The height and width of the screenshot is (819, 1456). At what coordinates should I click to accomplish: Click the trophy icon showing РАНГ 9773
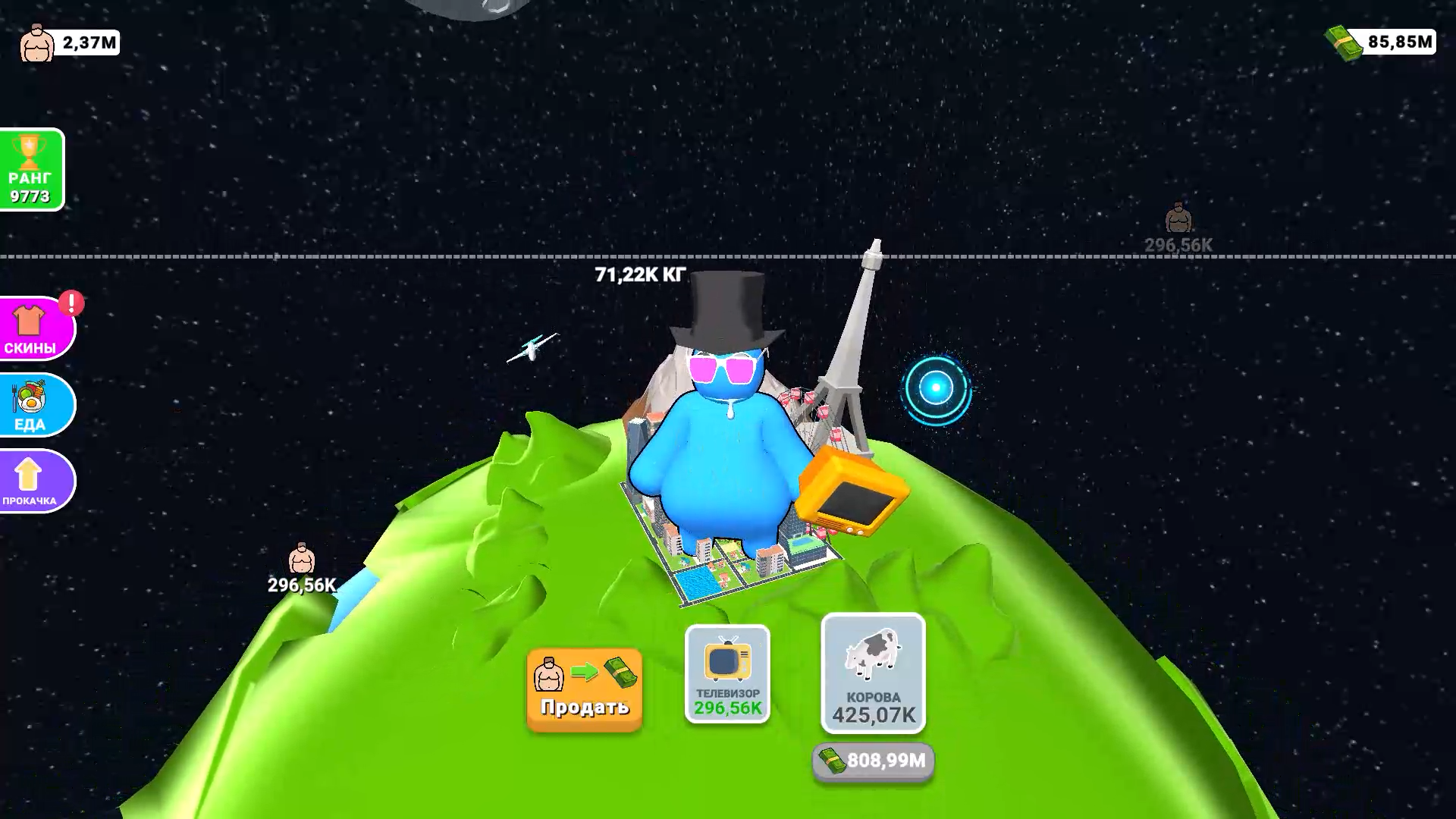31,168
